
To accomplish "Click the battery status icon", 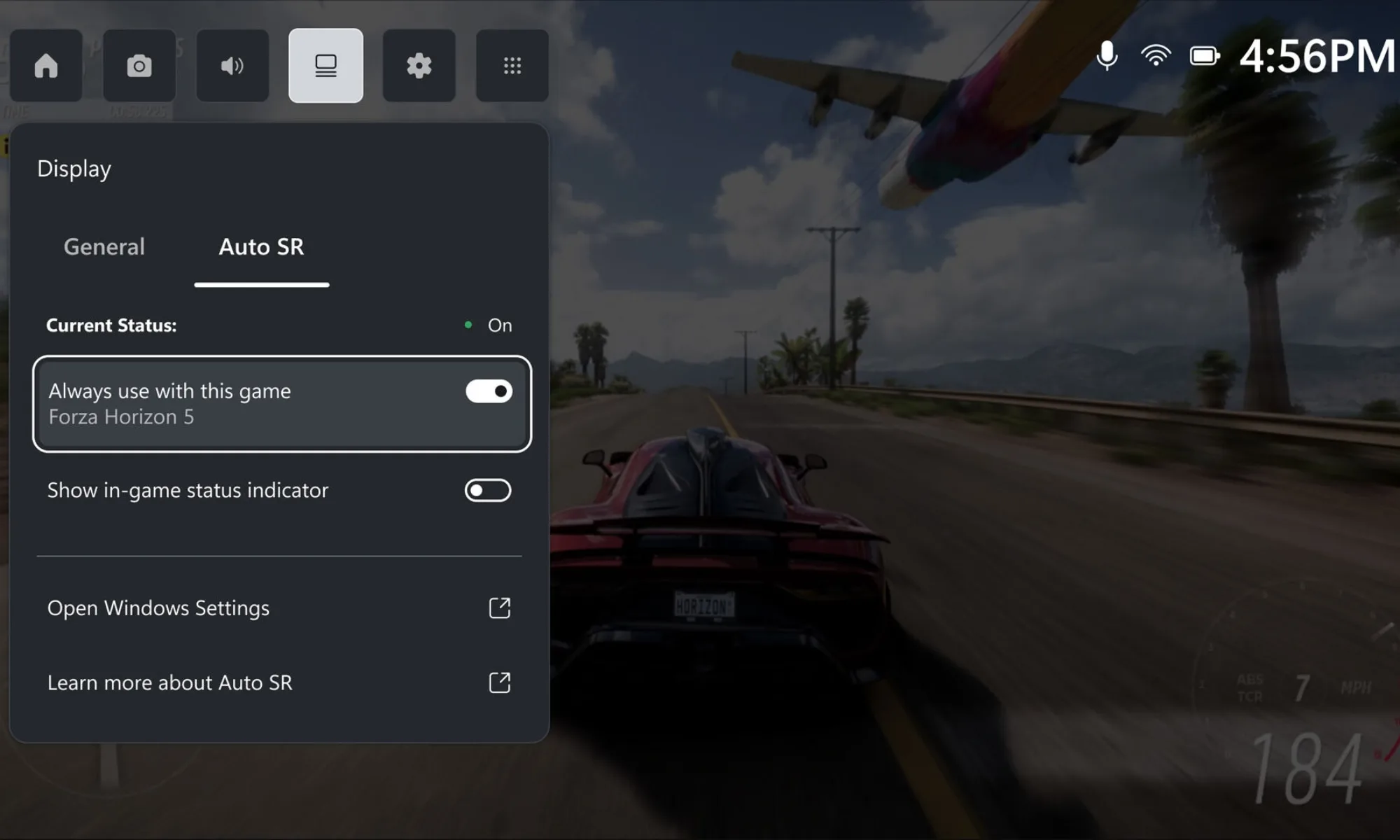I will click(1205, 56).
